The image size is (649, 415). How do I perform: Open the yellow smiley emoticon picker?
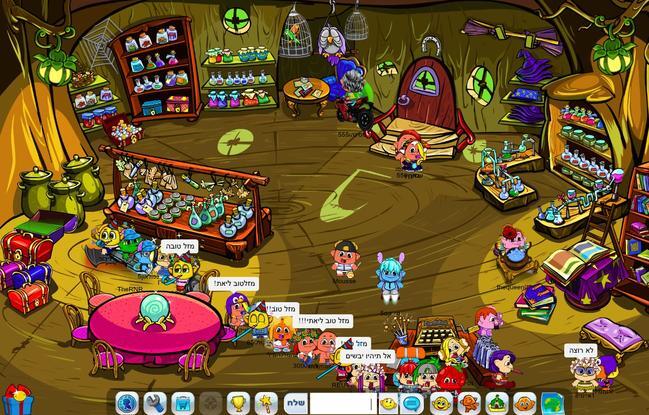point(387,403)
